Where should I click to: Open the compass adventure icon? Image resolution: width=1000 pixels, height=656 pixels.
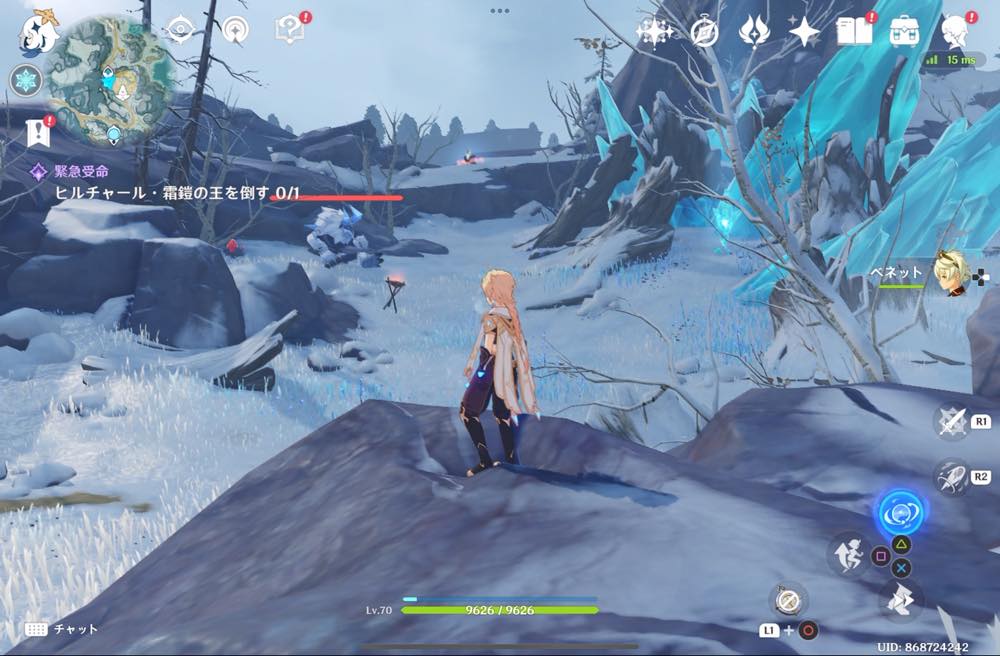pos(704,32)
